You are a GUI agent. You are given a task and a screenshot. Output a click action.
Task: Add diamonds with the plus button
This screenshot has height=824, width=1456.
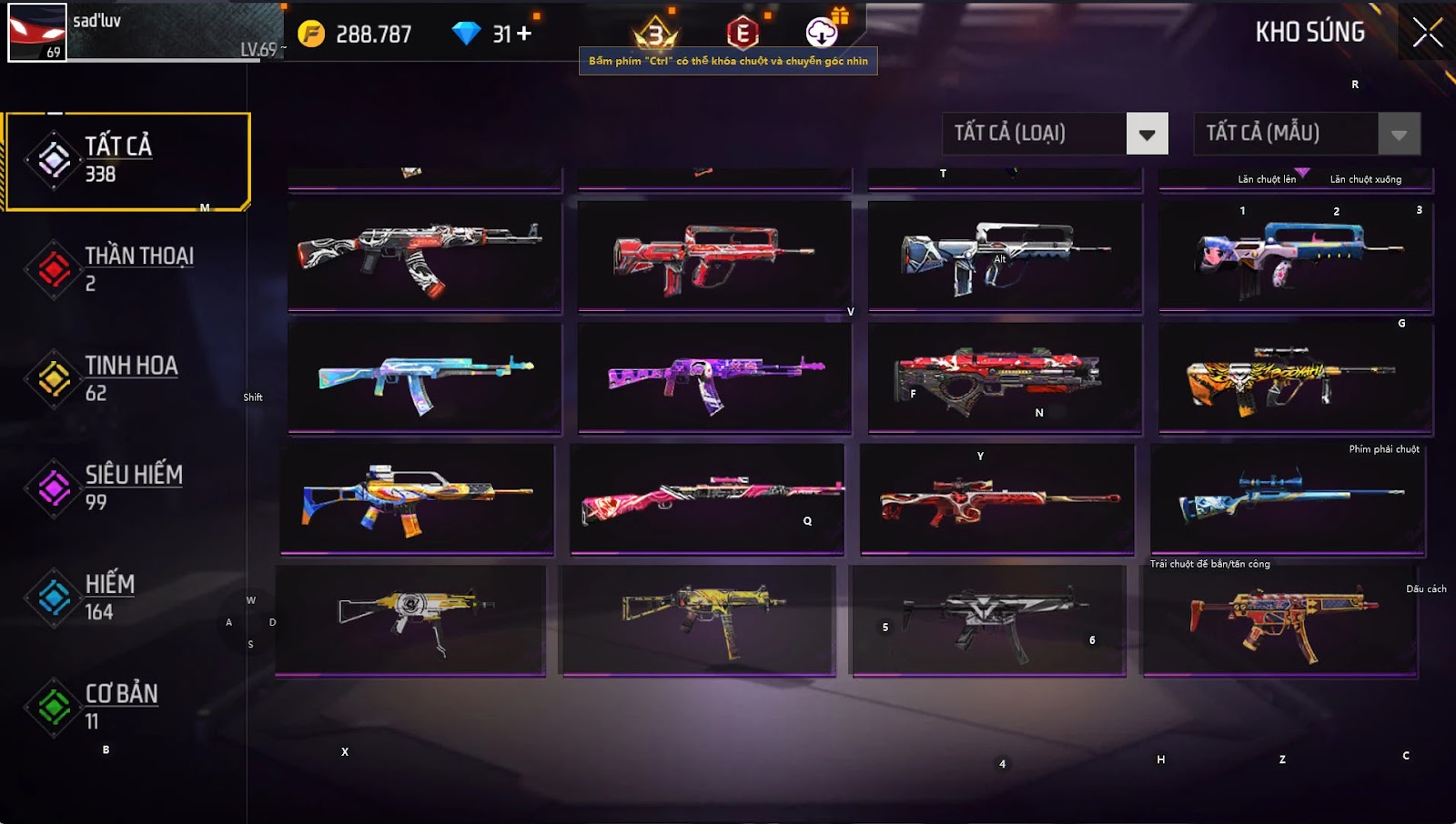[x=524, y=34]
